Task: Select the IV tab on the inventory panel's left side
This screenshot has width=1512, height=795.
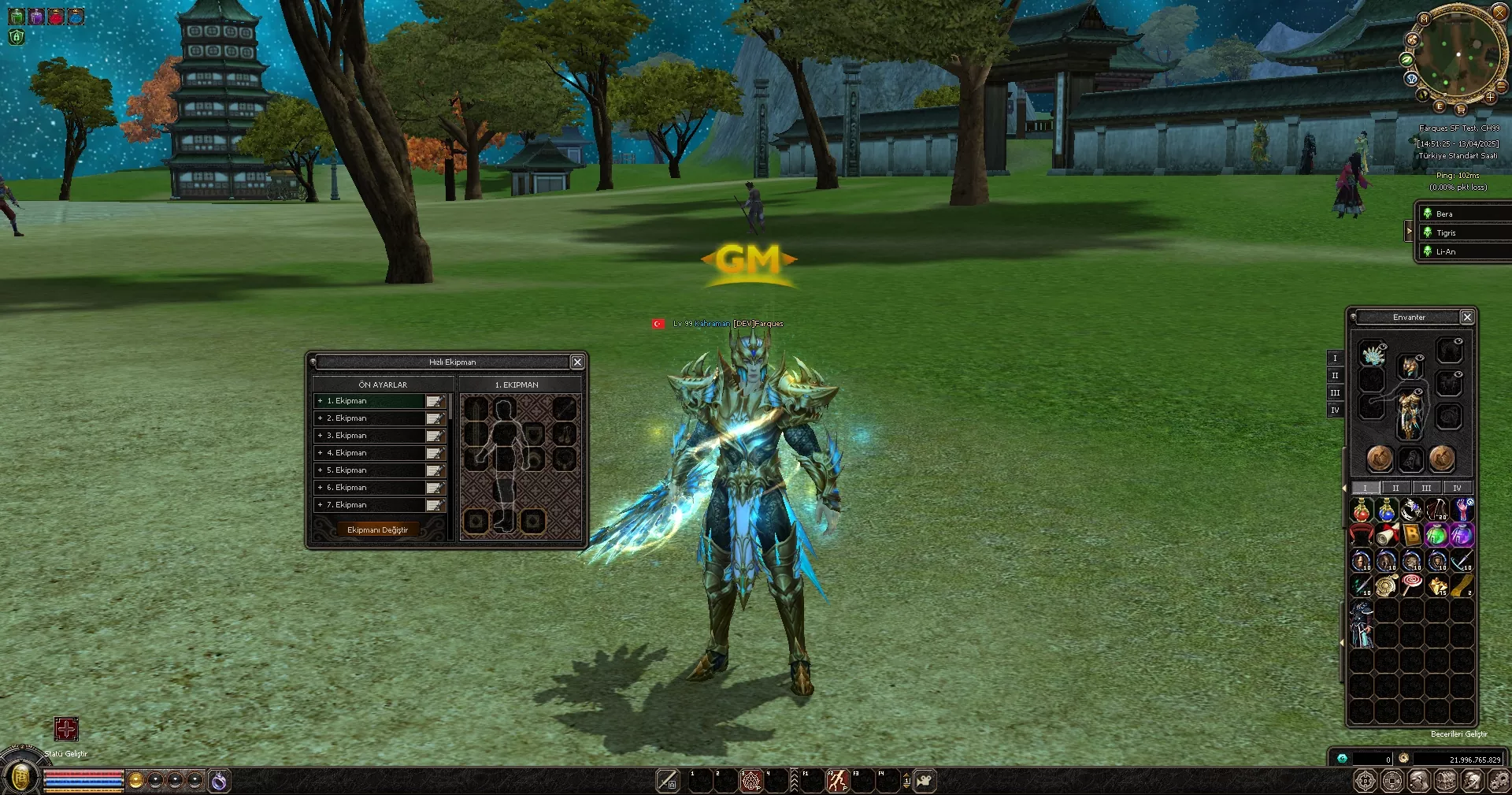Action: pyautogui.click(x=1336, y=411)
